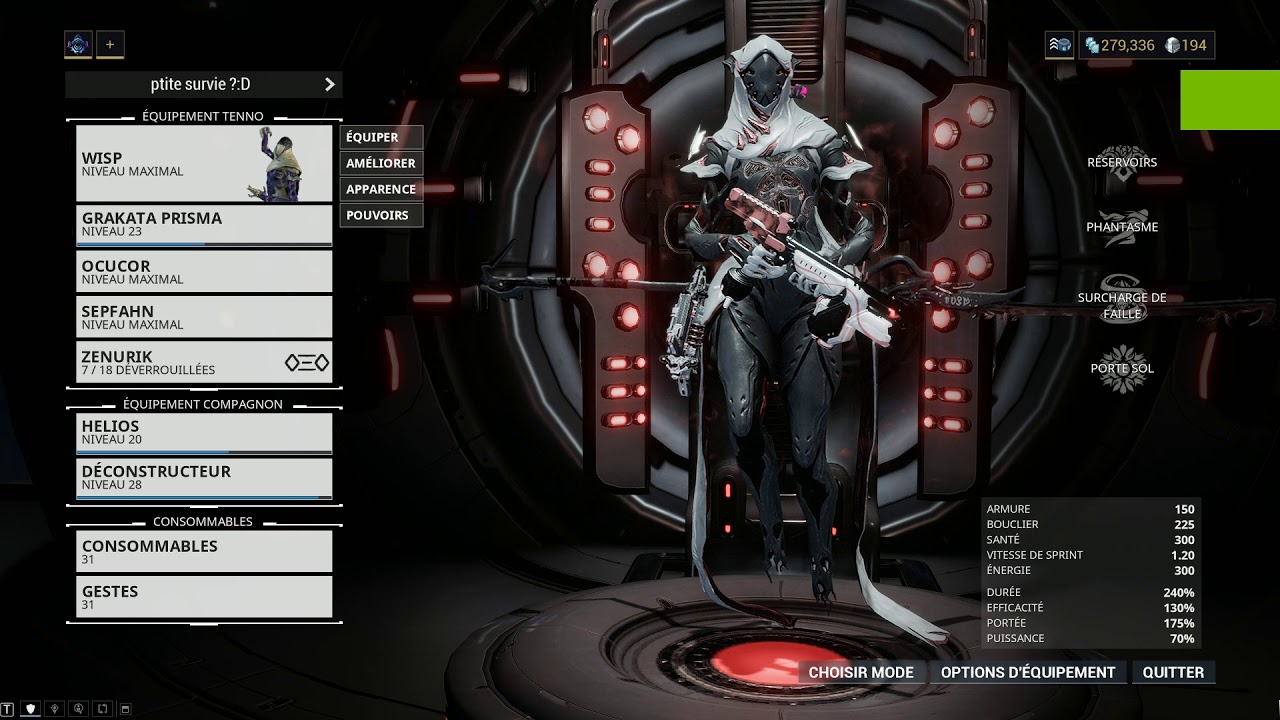Select the Grakata Prisma primary weapon
This screenshot has width=1280, height=720.
pyautogui.click(x=204, y=225)
